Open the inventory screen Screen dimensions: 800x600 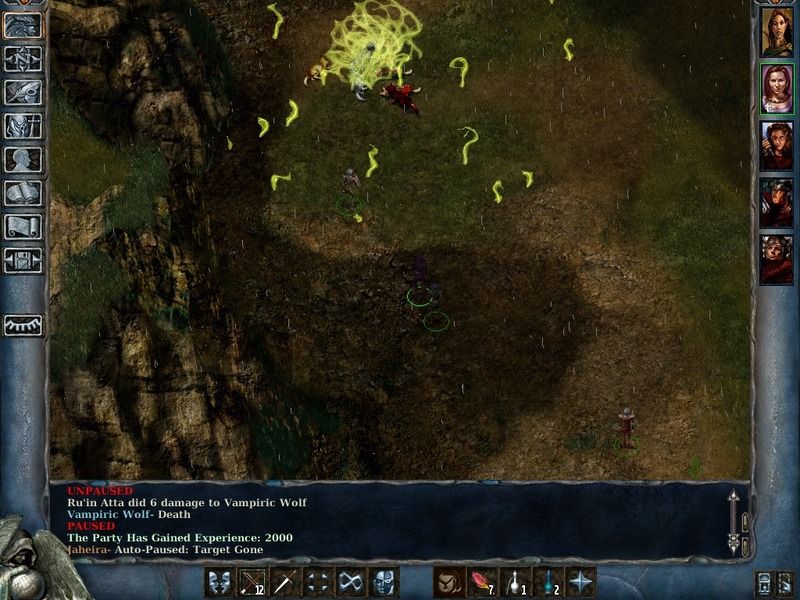[x=23, y=125]
